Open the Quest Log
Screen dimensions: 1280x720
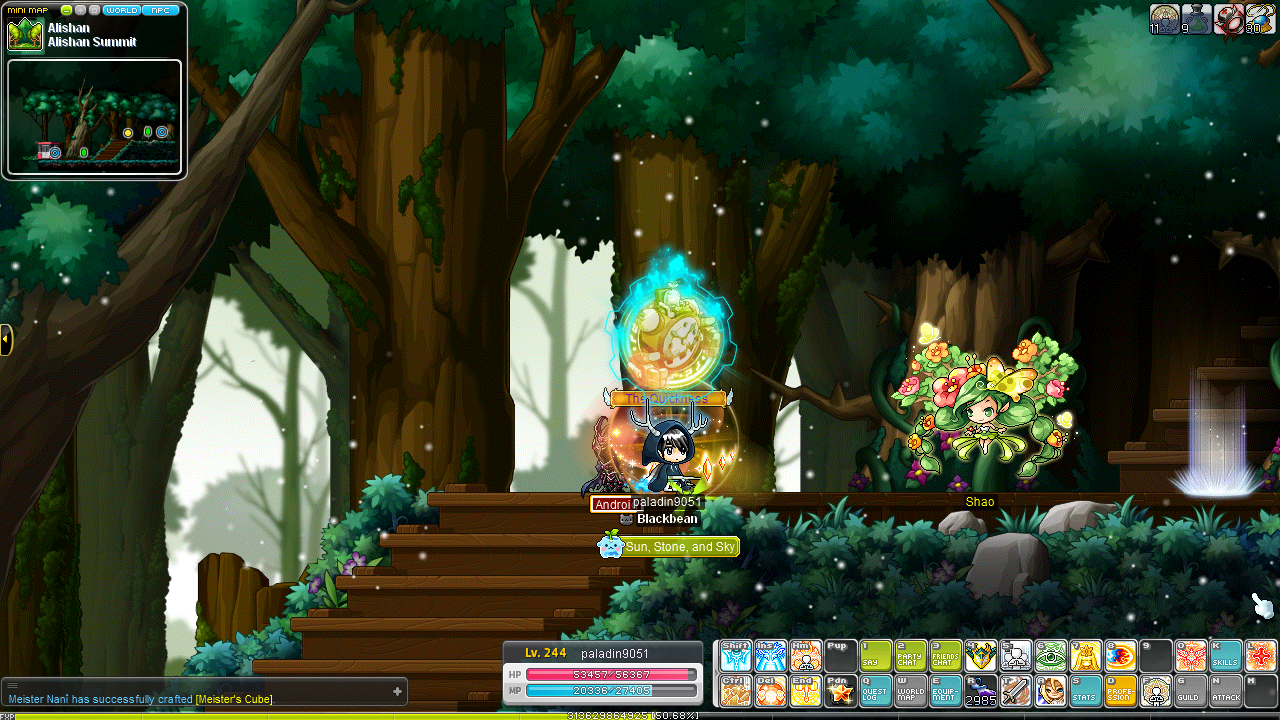pos(876,691)
